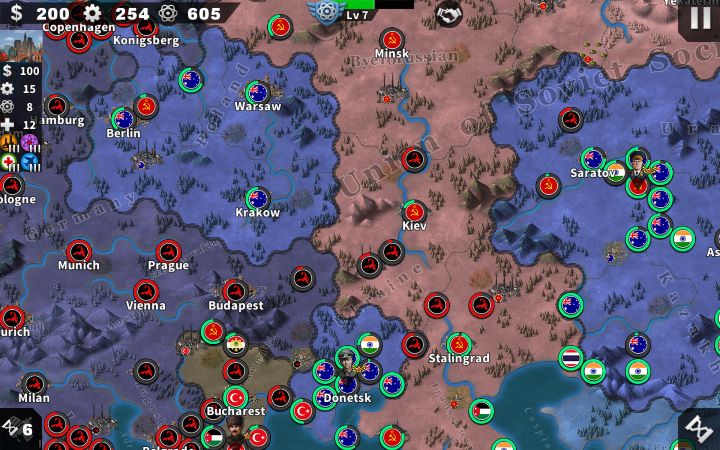Select the unit above Vienna
This screenshot has width=720, height=450.
point(146,292)
